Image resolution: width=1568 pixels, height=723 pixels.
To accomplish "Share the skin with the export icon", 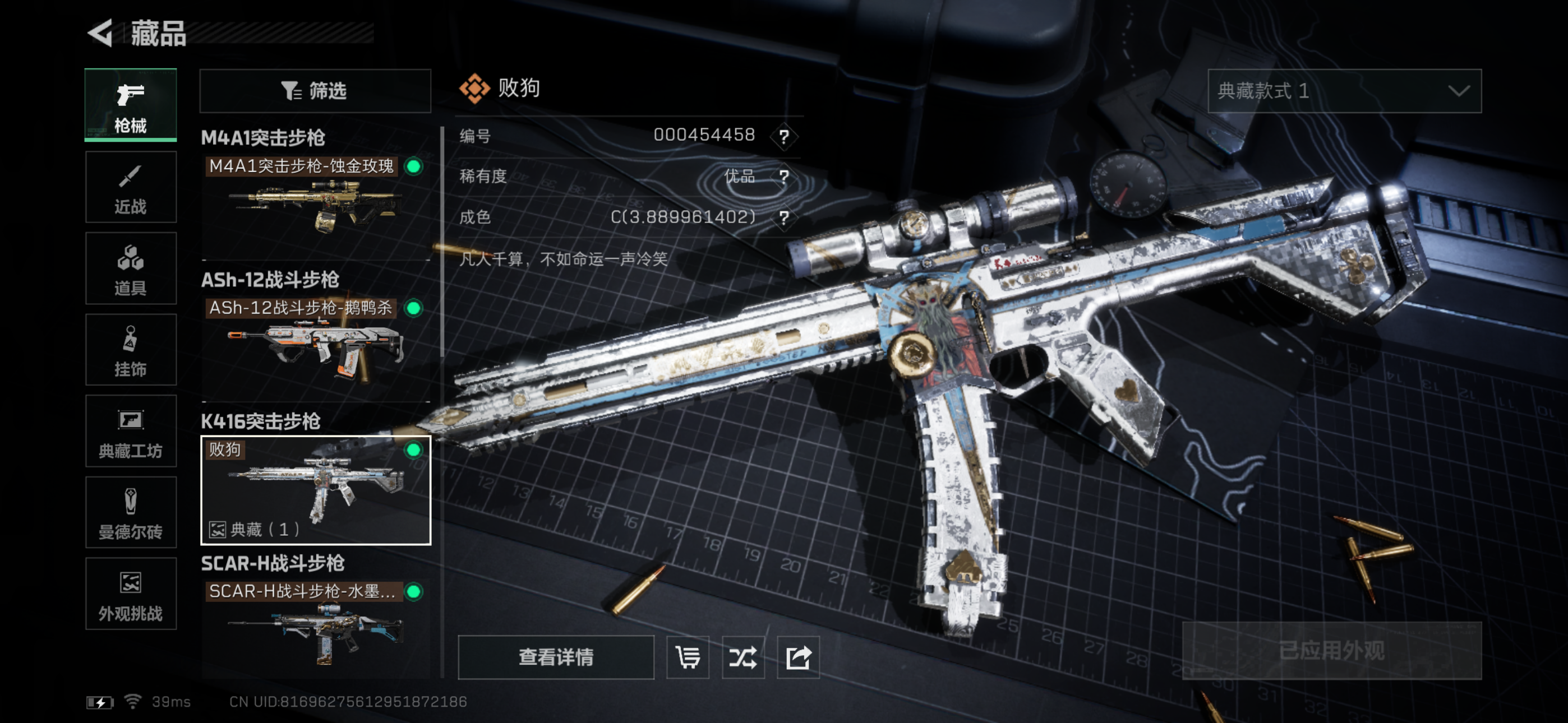I will 798,657.
